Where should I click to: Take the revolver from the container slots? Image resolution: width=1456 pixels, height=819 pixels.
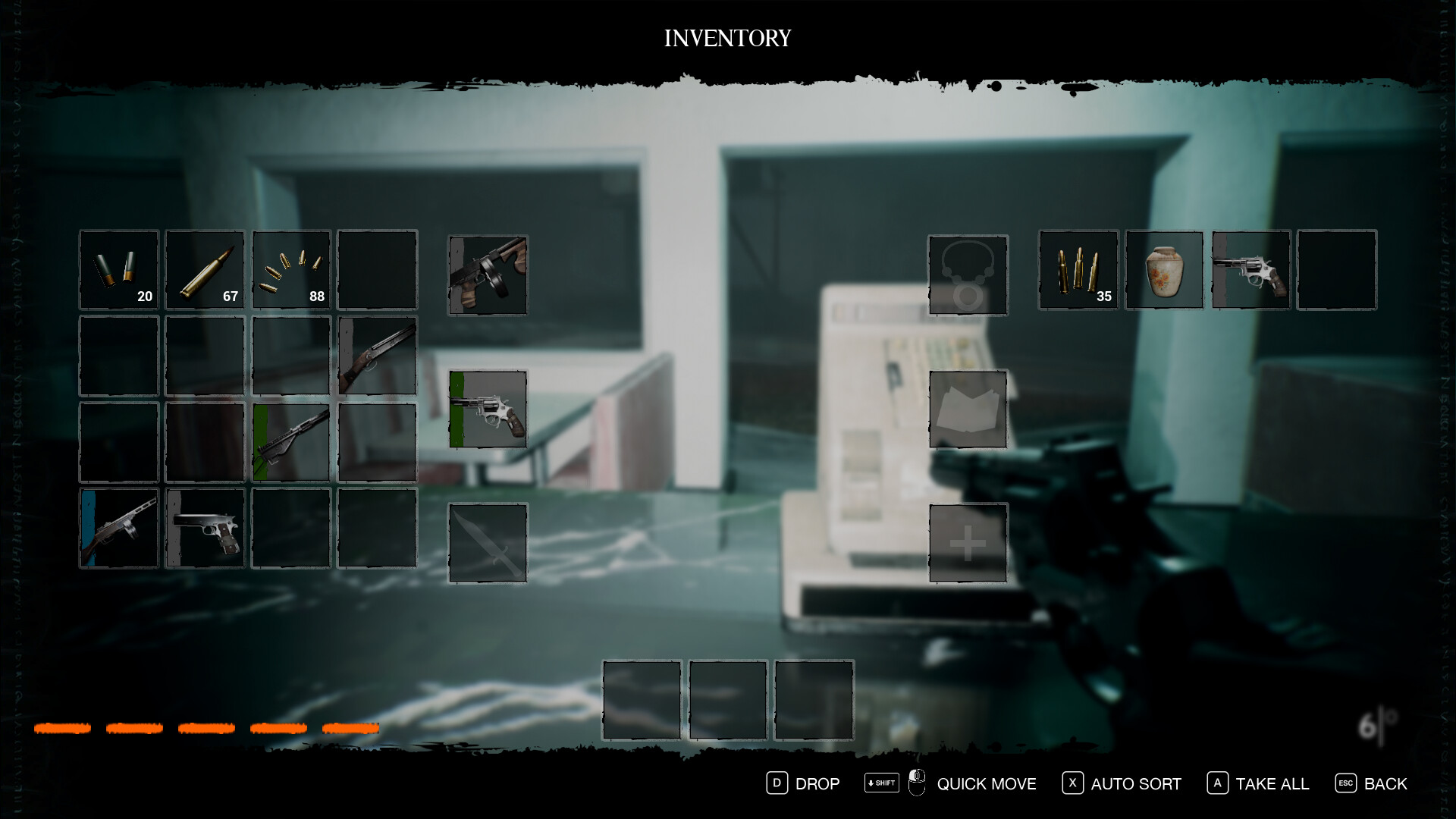(1250, 269)
